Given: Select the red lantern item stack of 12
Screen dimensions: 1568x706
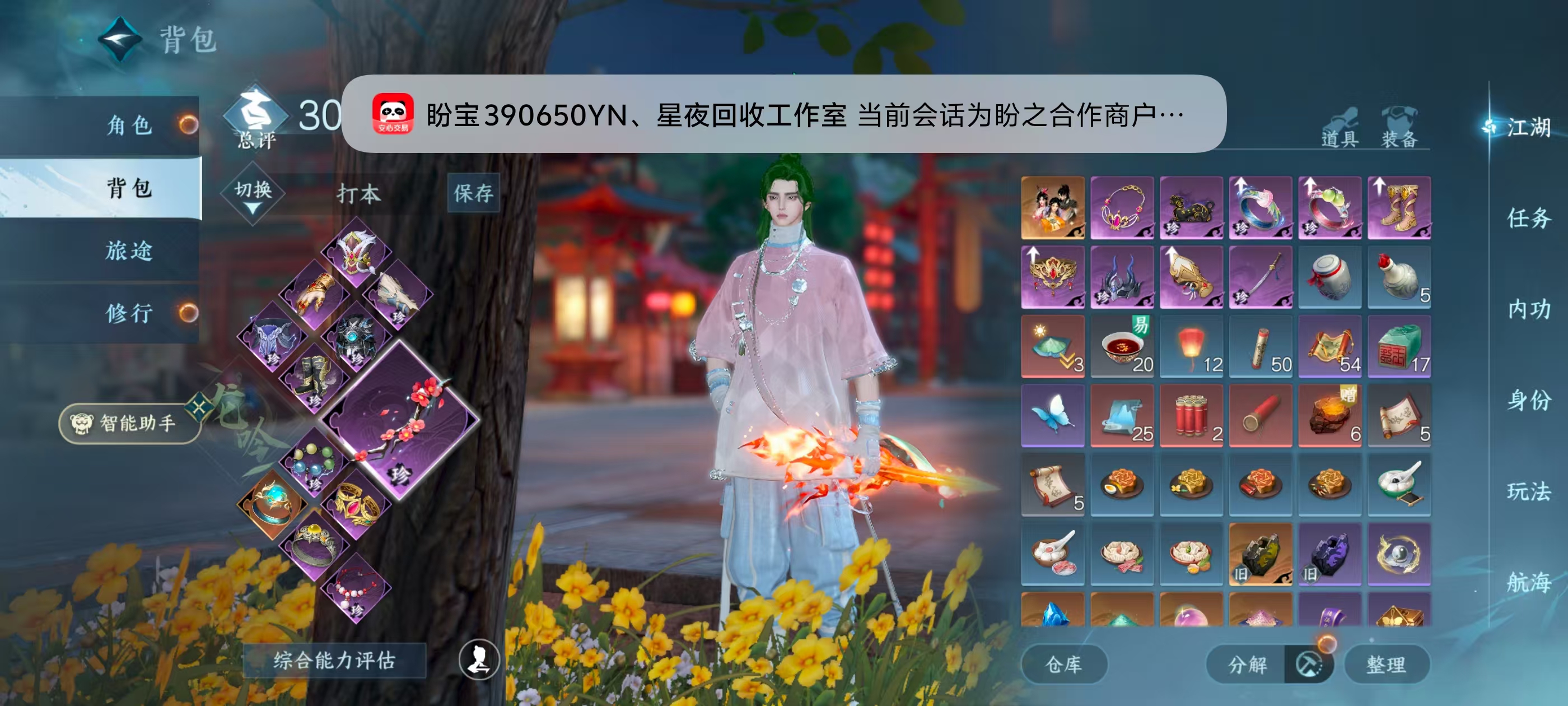Looking at the screenshot, I should [1191, 347].
